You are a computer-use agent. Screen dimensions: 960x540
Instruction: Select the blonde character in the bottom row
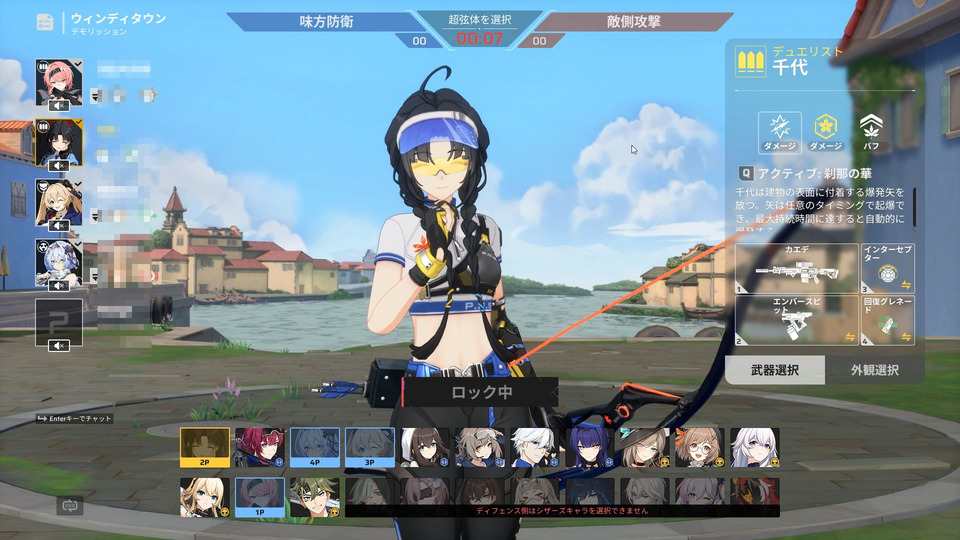(x=205, y=497)
